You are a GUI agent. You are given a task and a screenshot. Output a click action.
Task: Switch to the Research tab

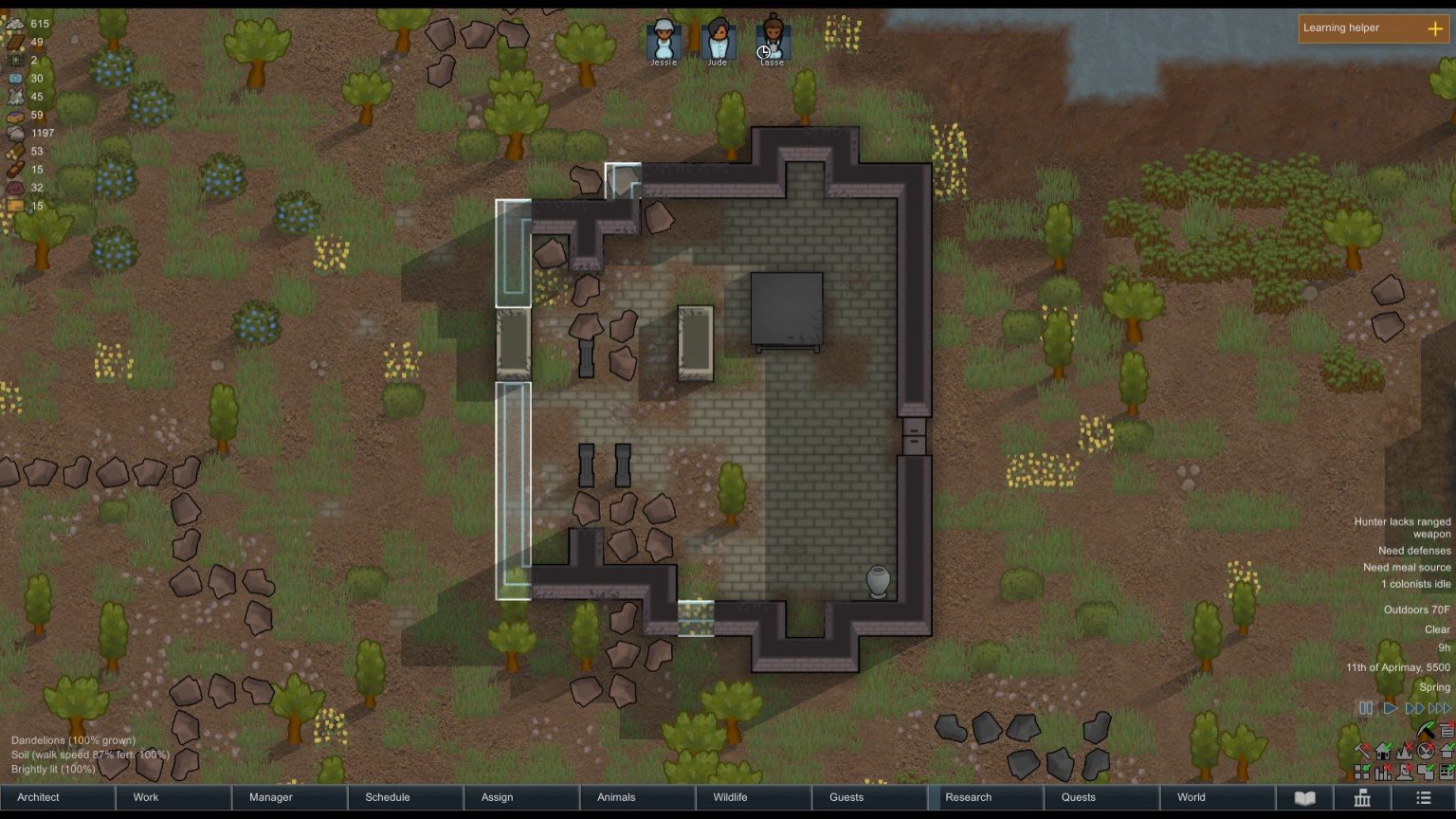tap(968, 797)
